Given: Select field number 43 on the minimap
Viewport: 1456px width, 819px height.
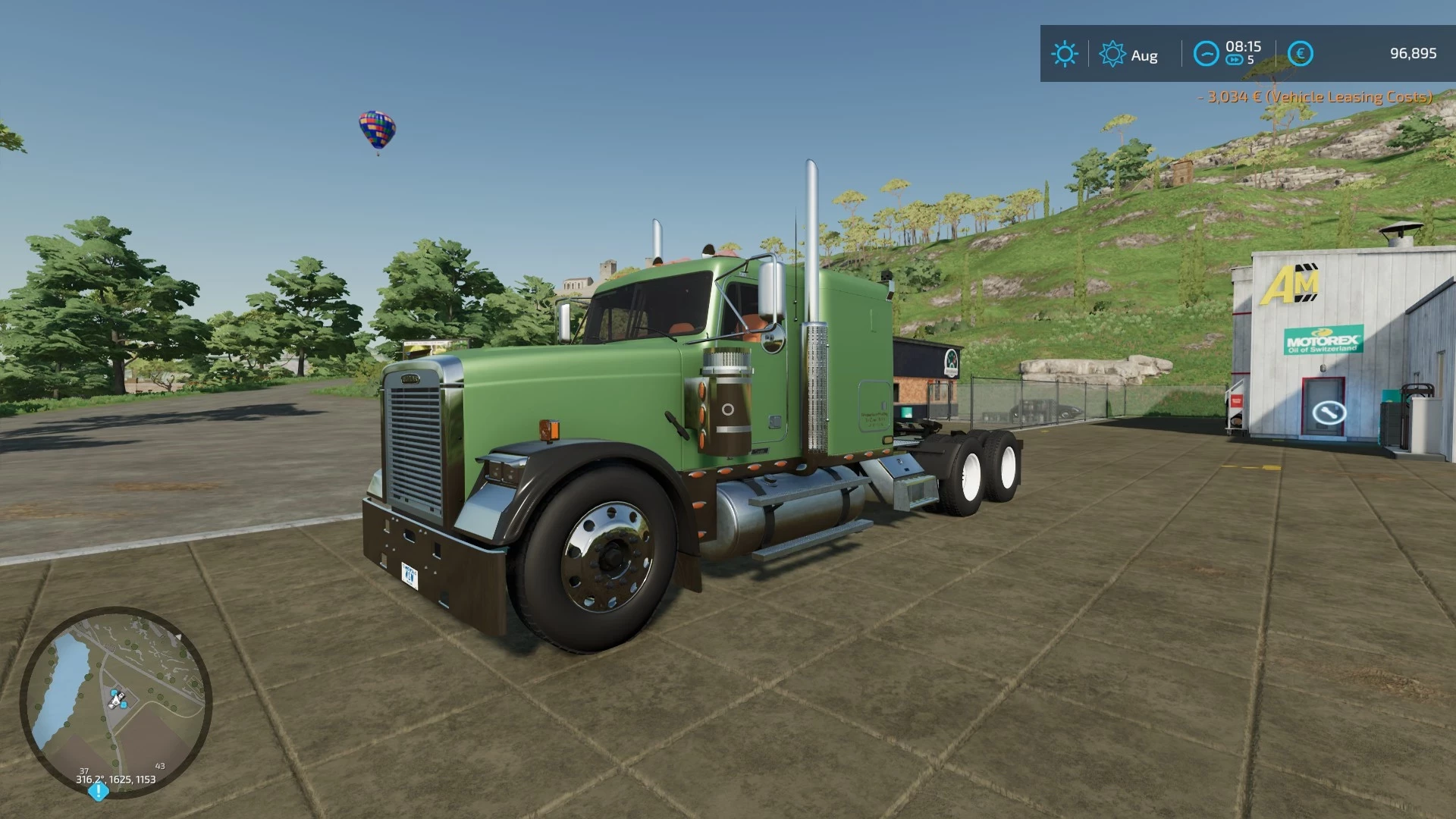Looking at the screenshot, I should (160, 766).
